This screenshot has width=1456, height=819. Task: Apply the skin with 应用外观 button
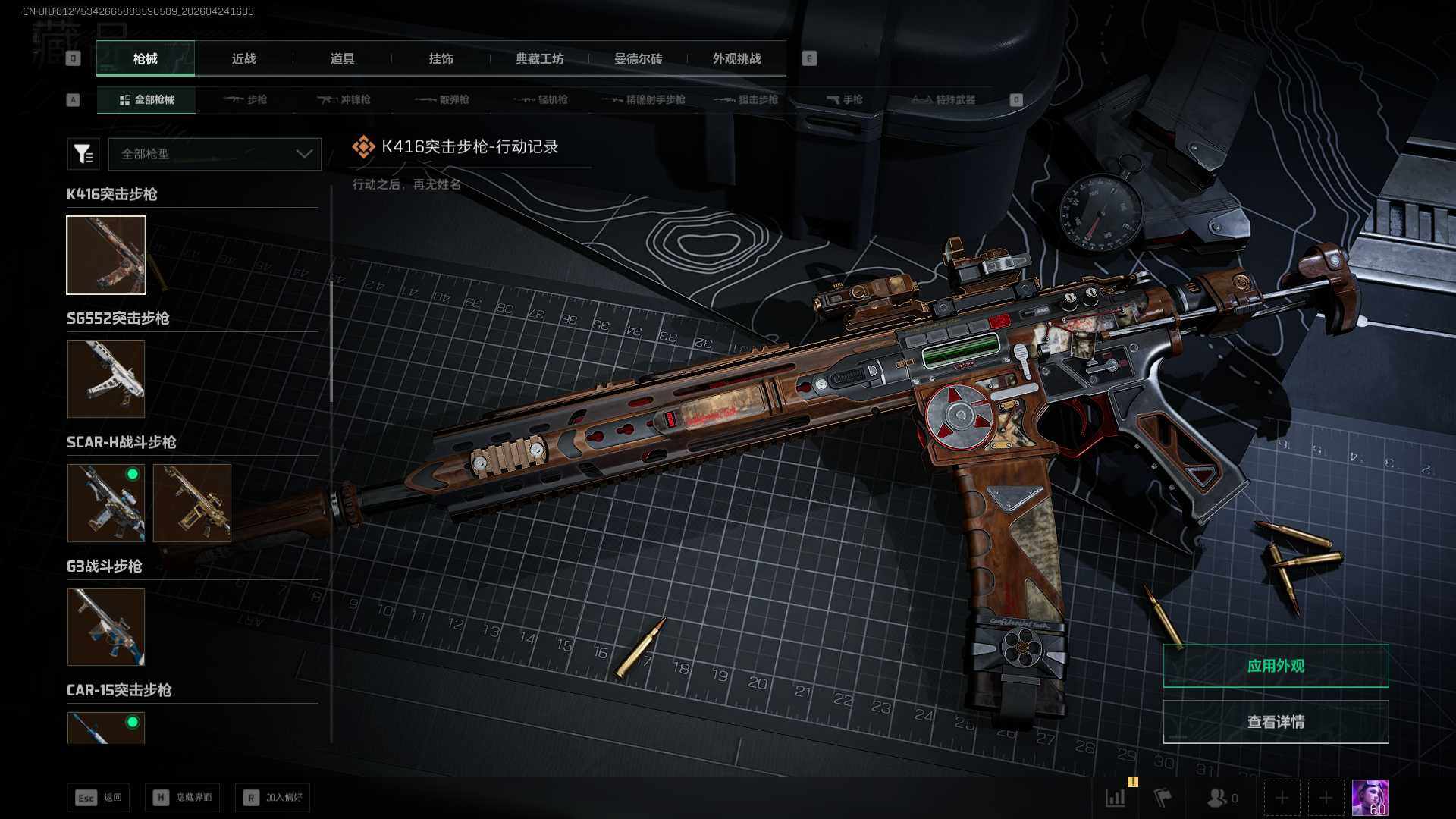1276,666
